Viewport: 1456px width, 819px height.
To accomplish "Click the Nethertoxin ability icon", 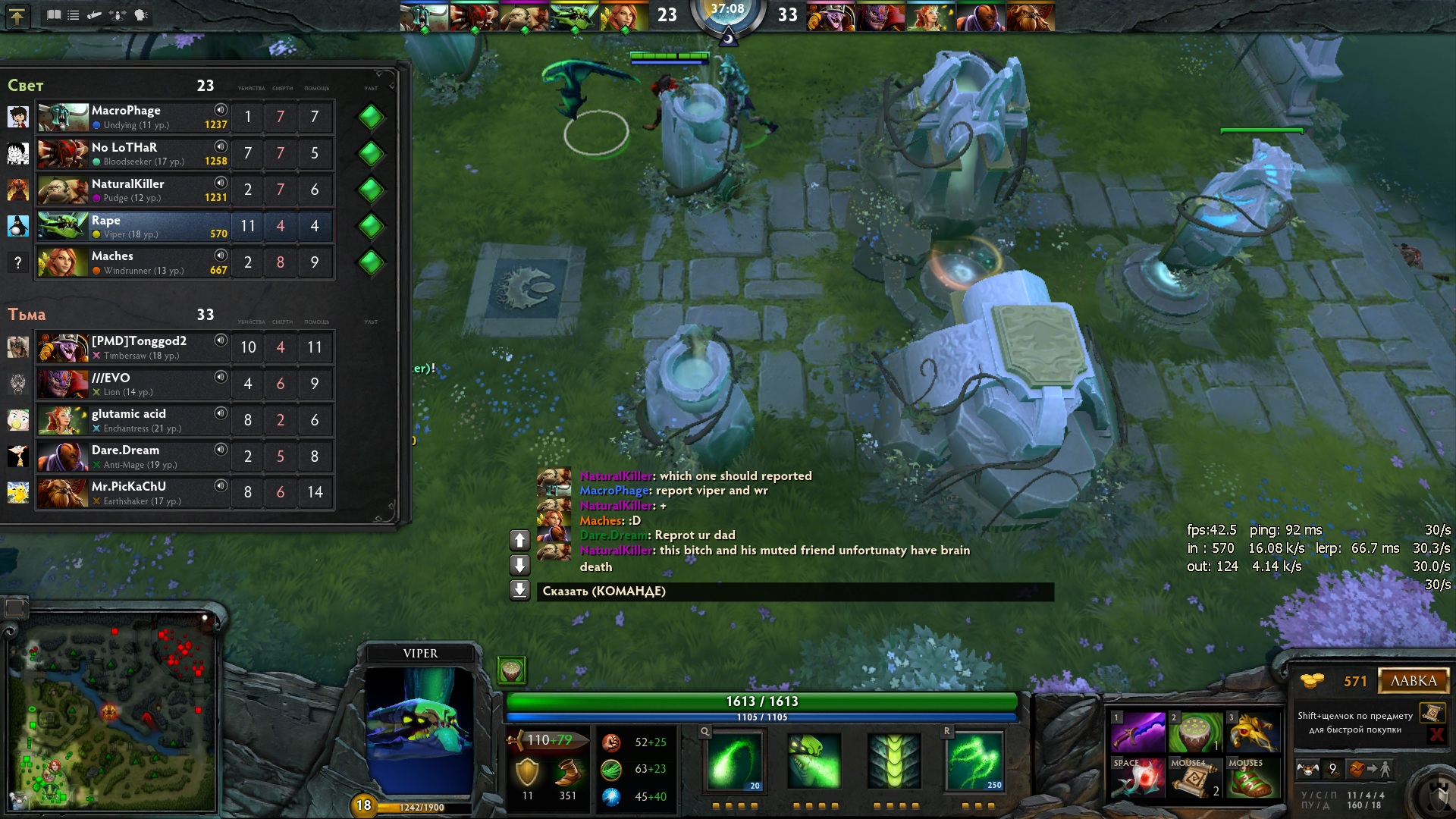I will [814, 761].
